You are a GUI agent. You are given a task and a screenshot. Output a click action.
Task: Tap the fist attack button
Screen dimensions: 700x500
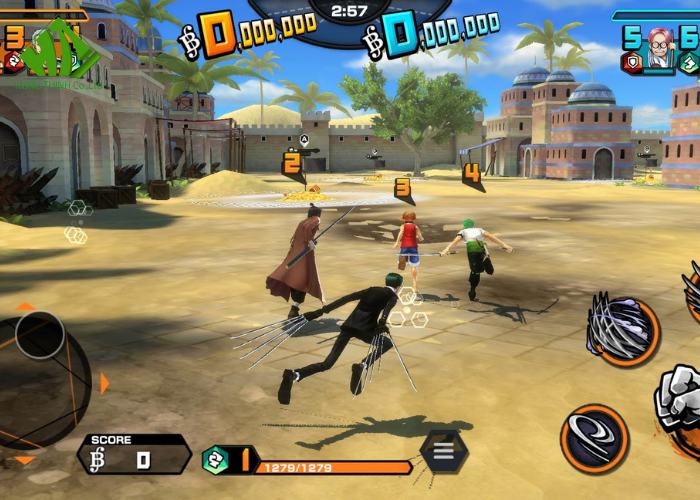pyautogui.click(x=681, y=400)
